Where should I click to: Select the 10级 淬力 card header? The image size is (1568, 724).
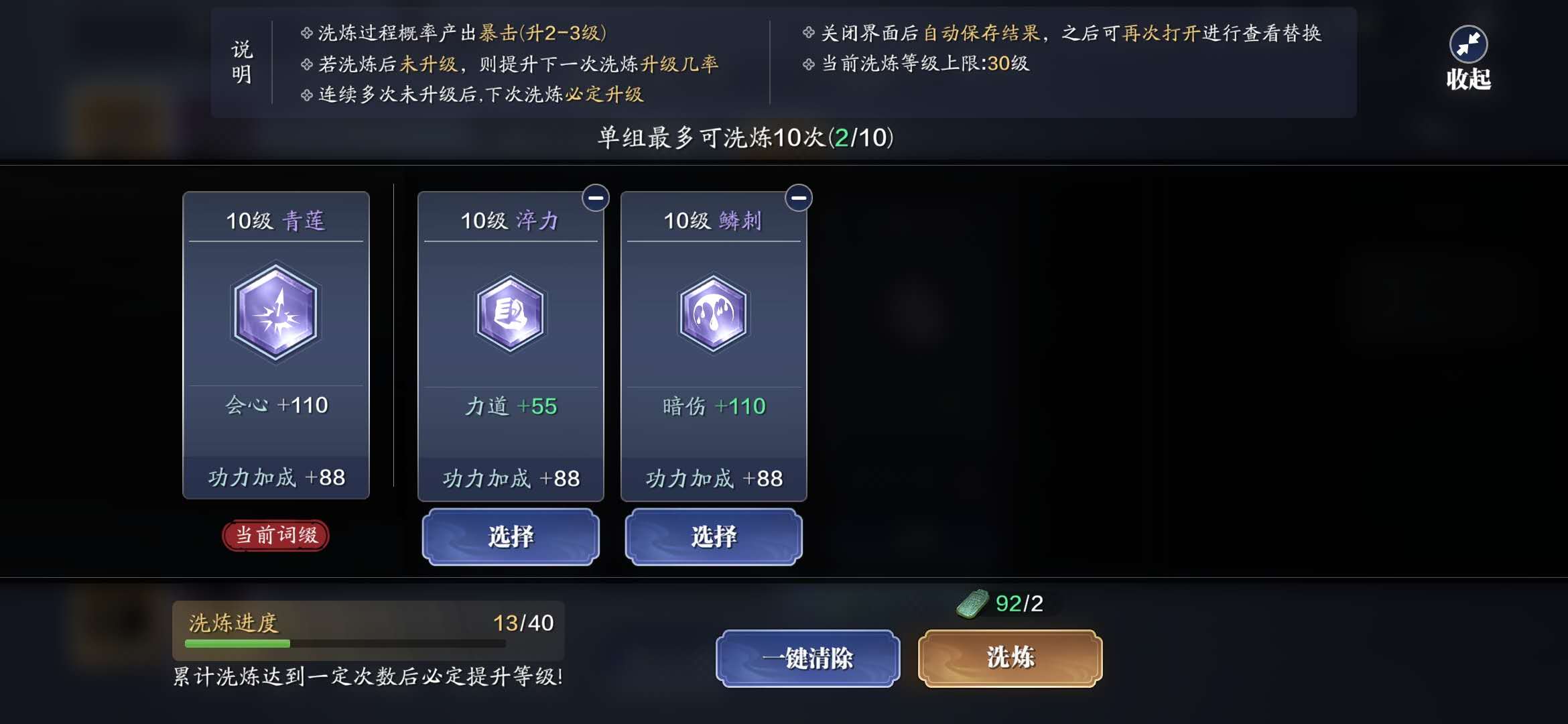pos(511,219)
